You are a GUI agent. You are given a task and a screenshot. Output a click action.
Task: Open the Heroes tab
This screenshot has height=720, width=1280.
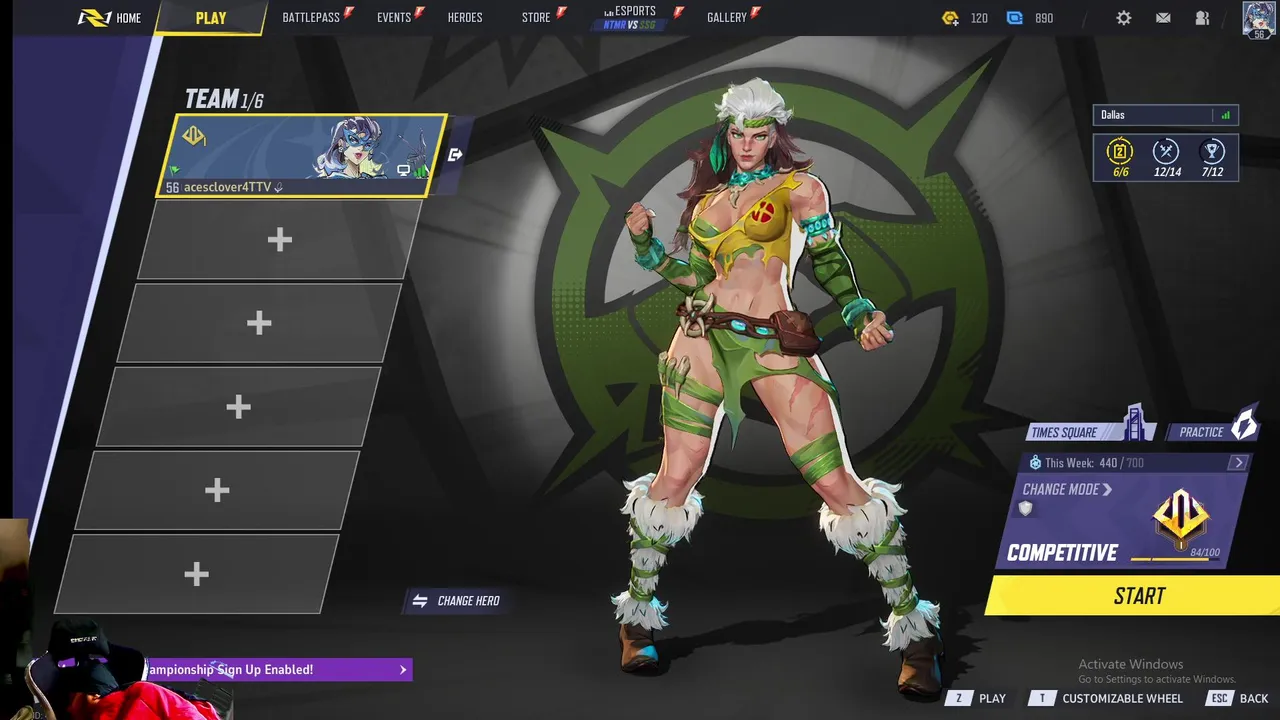(465, 18)
